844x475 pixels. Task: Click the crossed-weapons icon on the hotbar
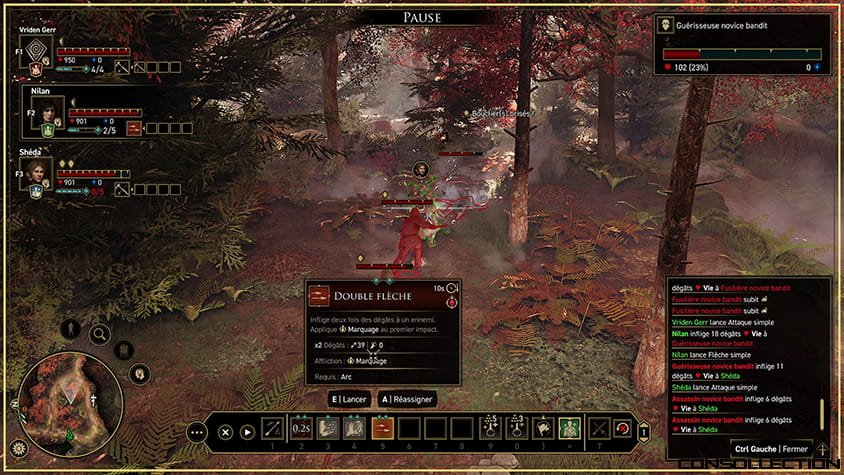click(599, 430)
